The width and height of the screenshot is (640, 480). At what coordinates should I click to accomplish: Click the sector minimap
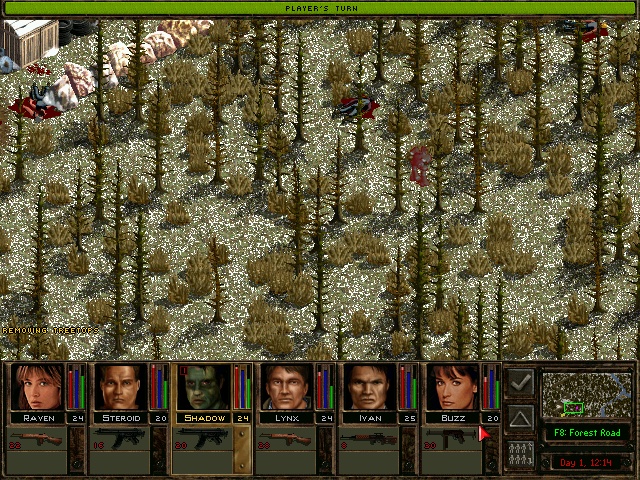pyautogui.click(x=588, y=395)
